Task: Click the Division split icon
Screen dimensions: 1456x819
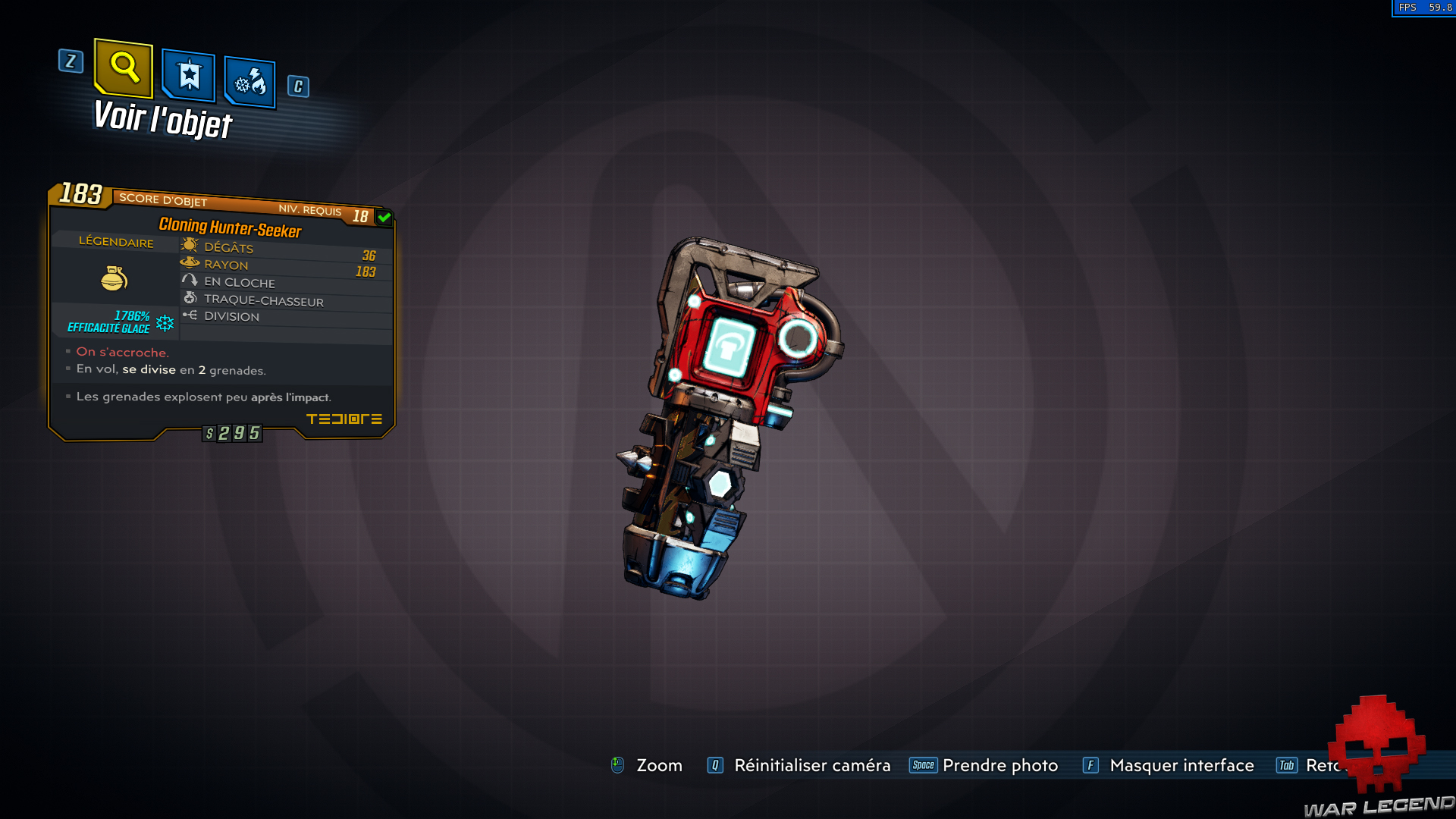Action: click(x=191, y=316)
